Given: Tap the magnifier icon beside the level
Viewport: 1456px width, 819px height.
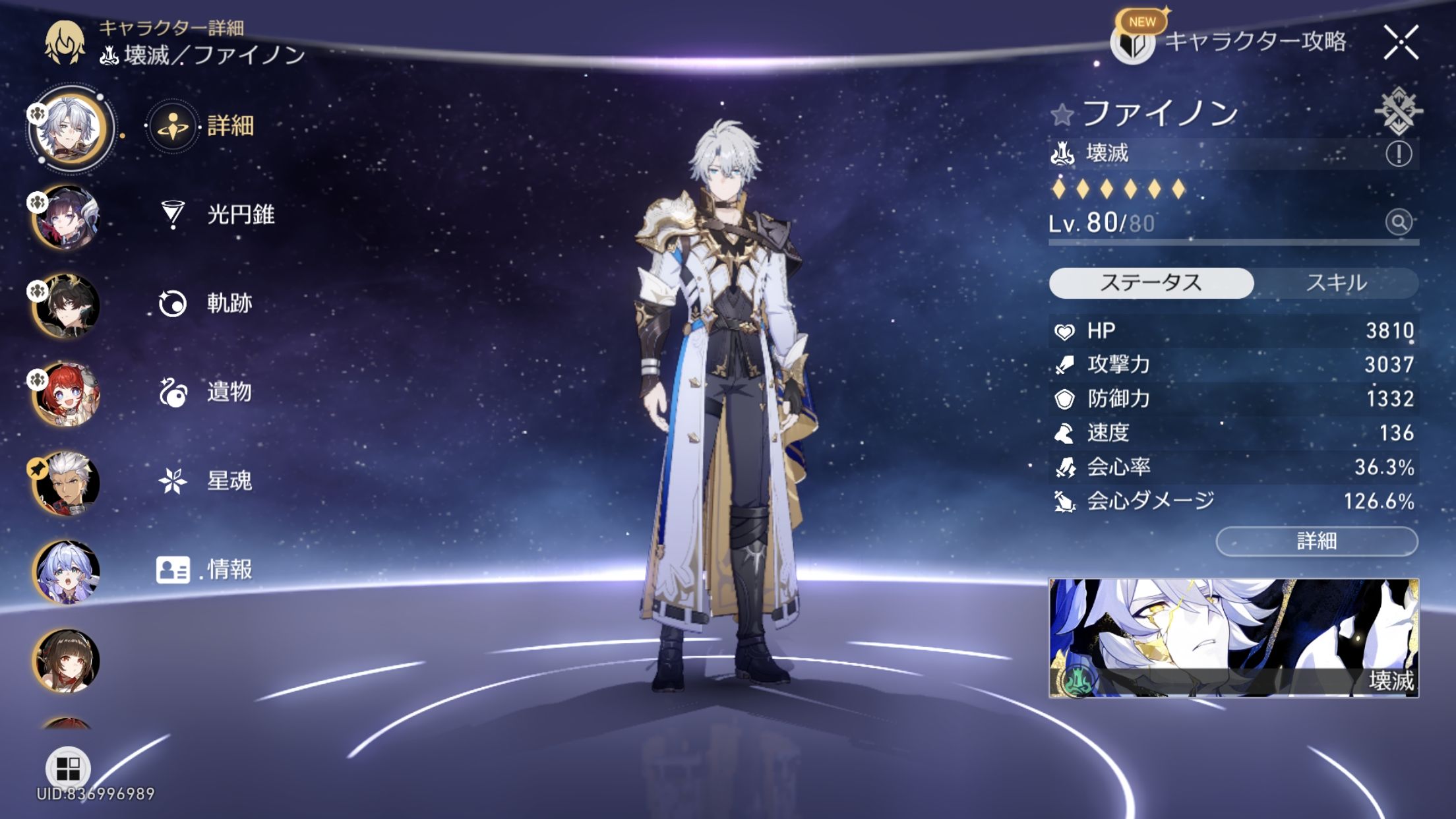Looking at the screenshot, I should (1398, 222).
